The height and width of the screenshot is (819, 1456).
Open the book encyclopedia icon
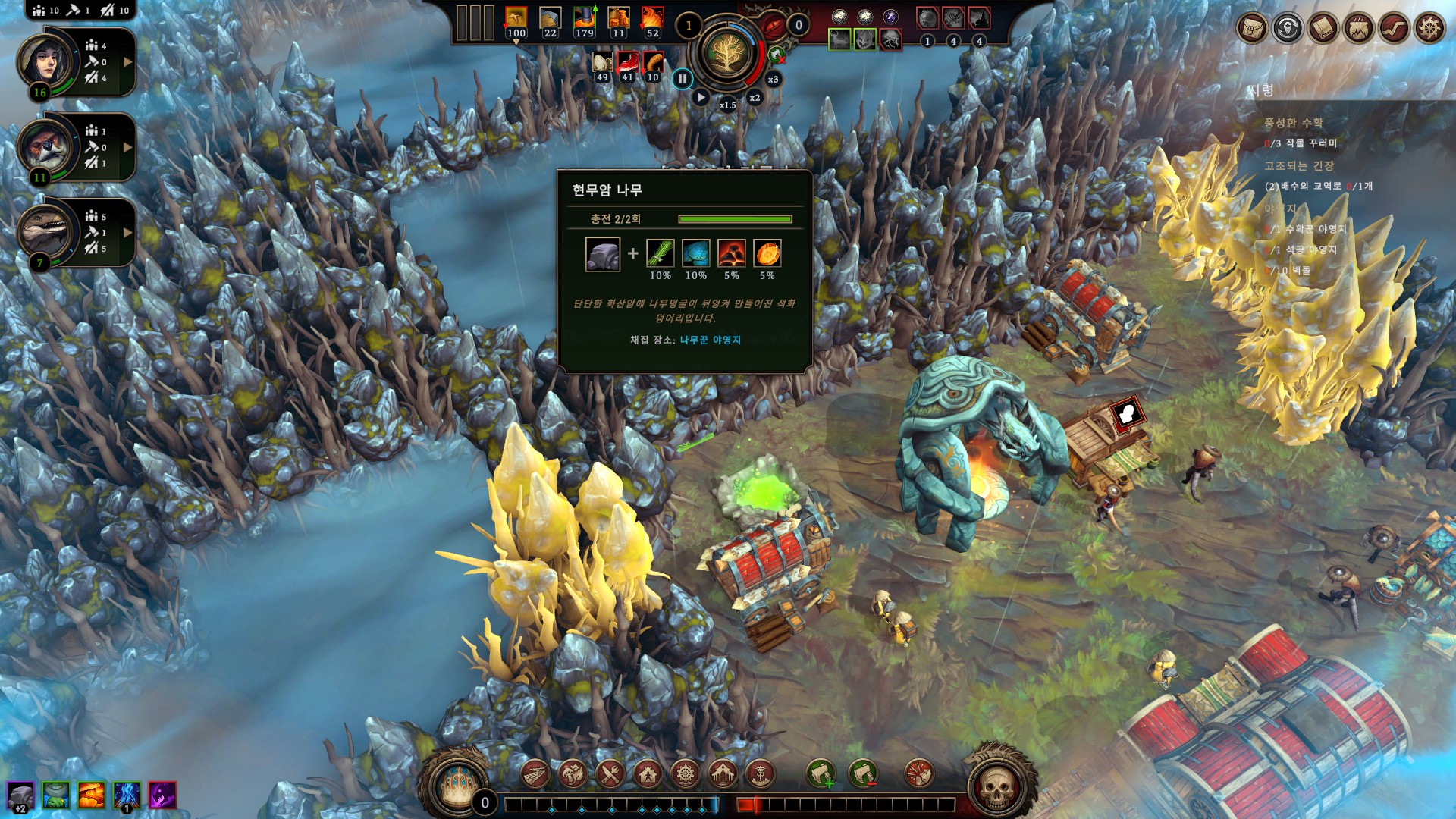click(x=1323, y=29)
